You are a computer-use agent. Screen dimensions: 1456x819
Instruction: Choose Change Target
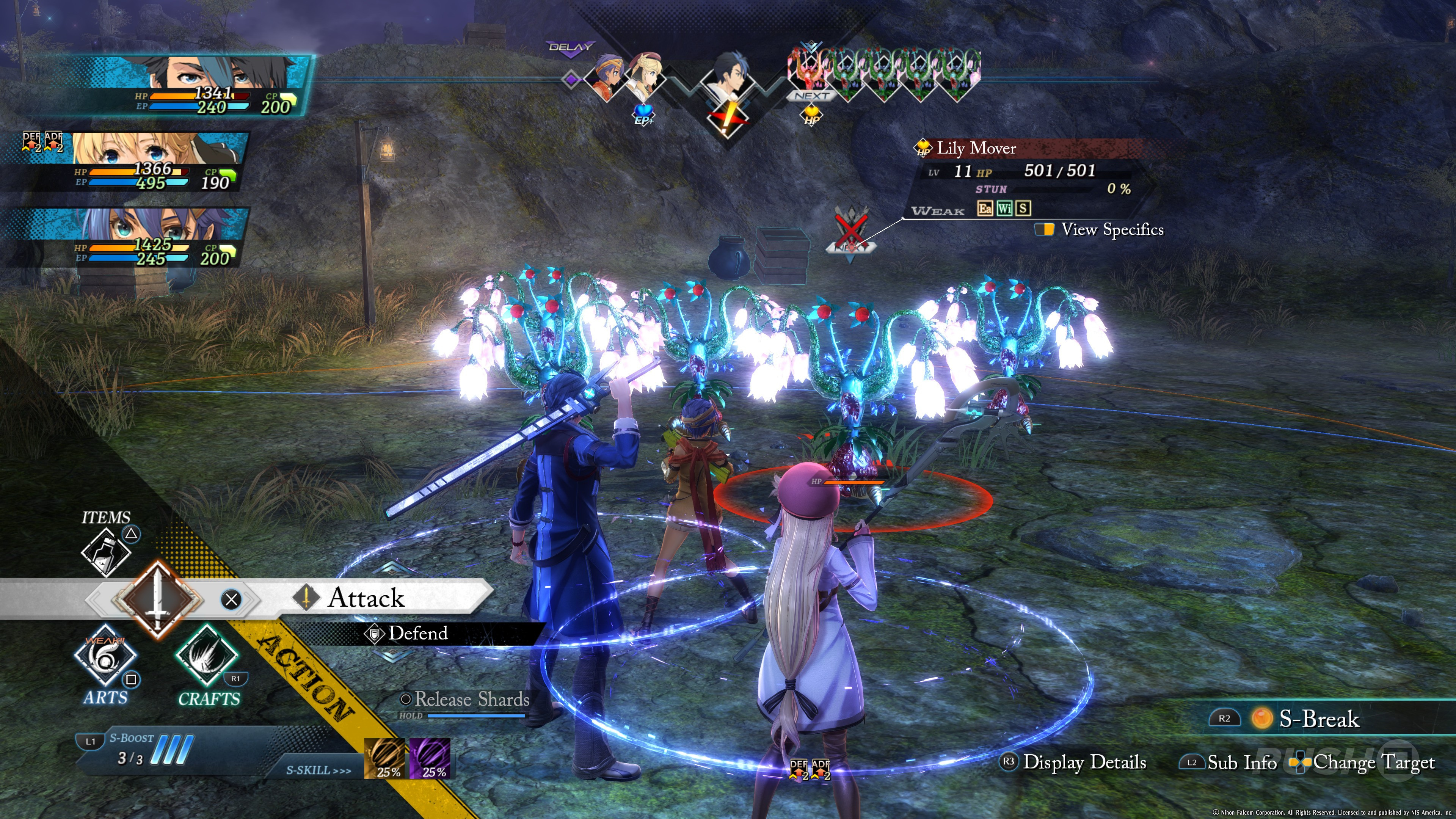[1372, 762]
